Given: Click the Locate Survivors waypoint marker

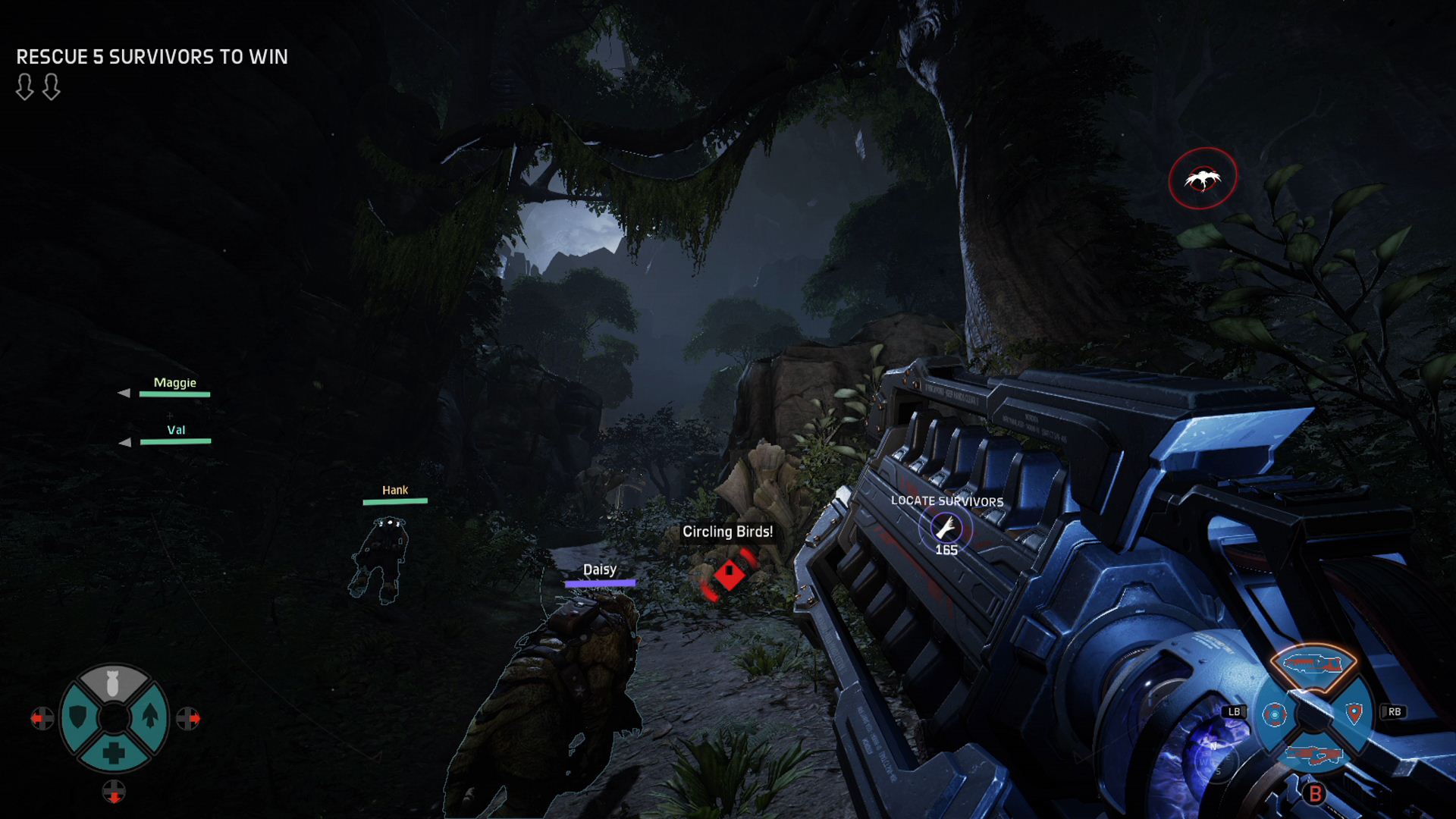Looking at the screenshot, I should click(x=946, y=527).
